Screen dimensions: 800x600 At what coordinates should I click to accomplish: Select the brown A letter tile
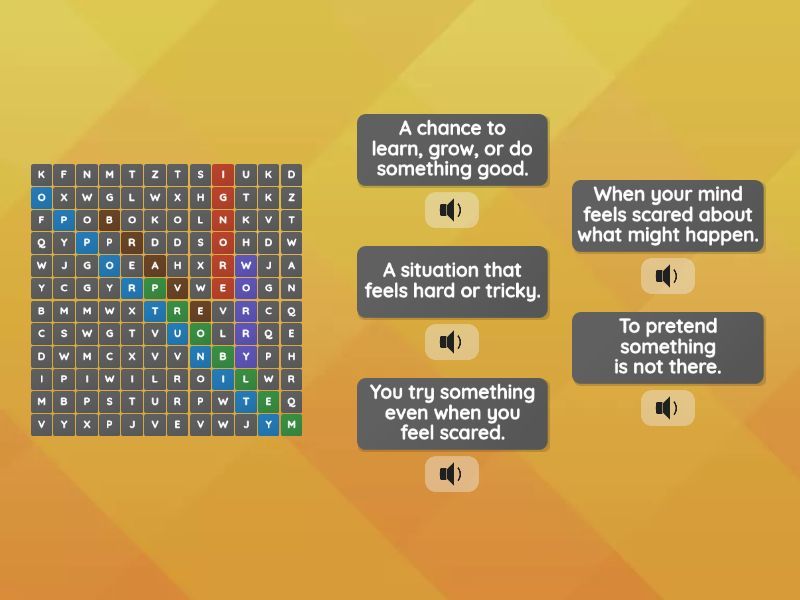(155, 266)
